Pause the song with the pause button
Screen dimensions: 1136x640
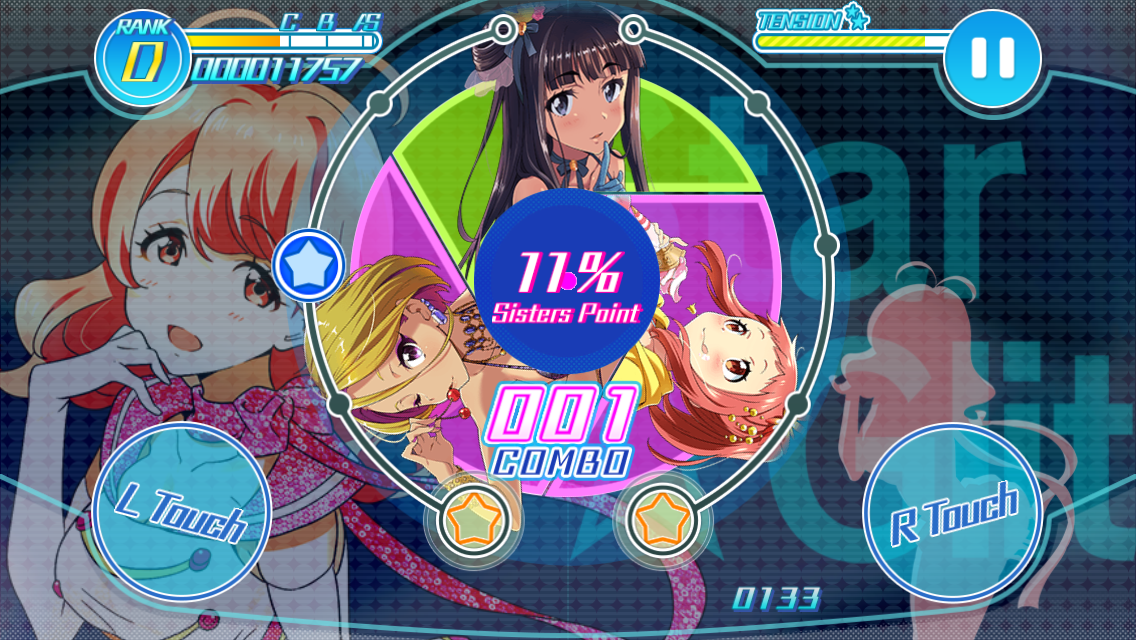point(992,58)
